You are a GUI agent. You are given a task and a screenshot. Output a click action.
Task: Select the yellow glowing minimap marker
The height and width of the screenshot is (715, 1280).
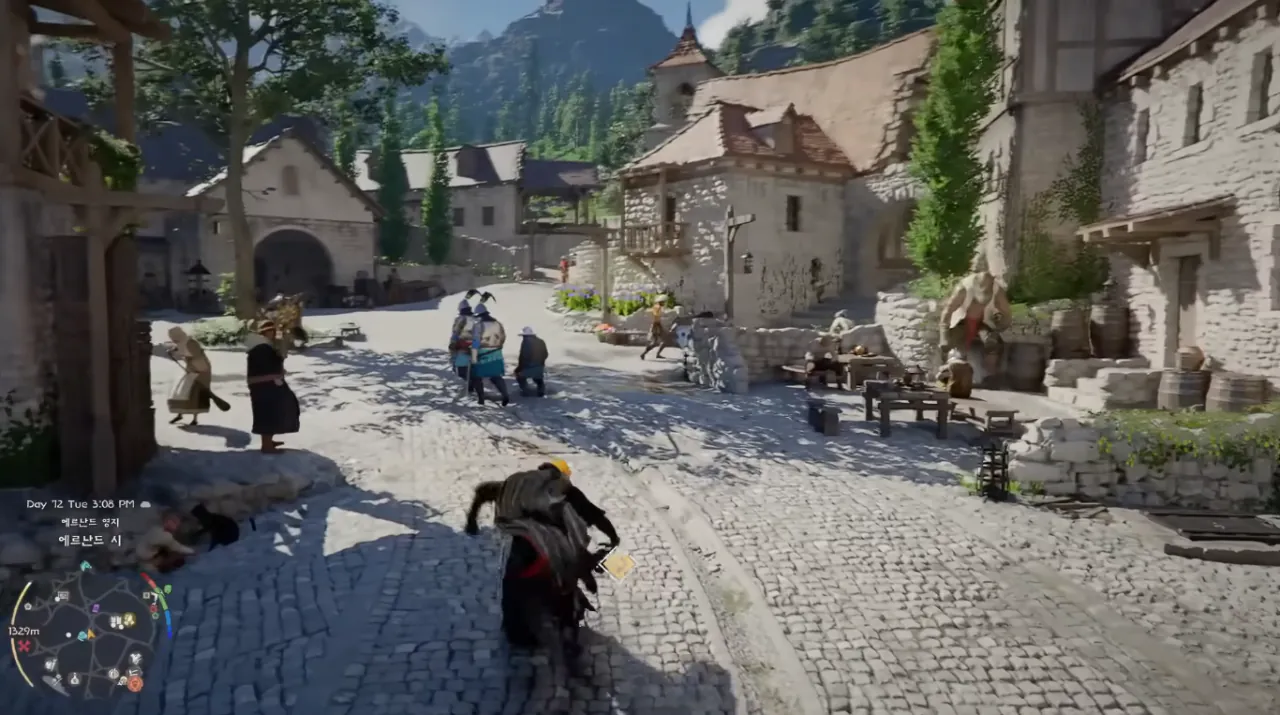(x=130, y=620)
